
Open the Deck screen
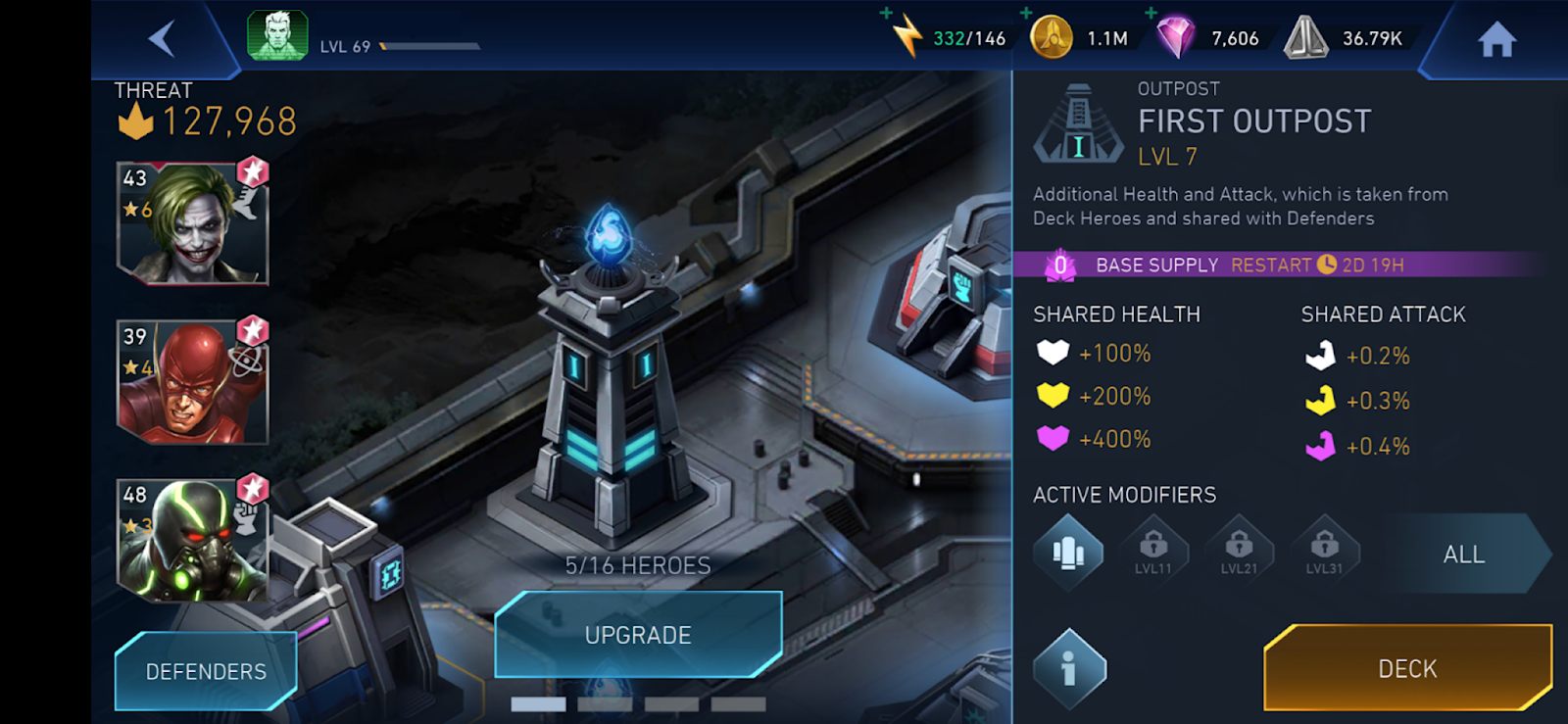(1407, 668)
